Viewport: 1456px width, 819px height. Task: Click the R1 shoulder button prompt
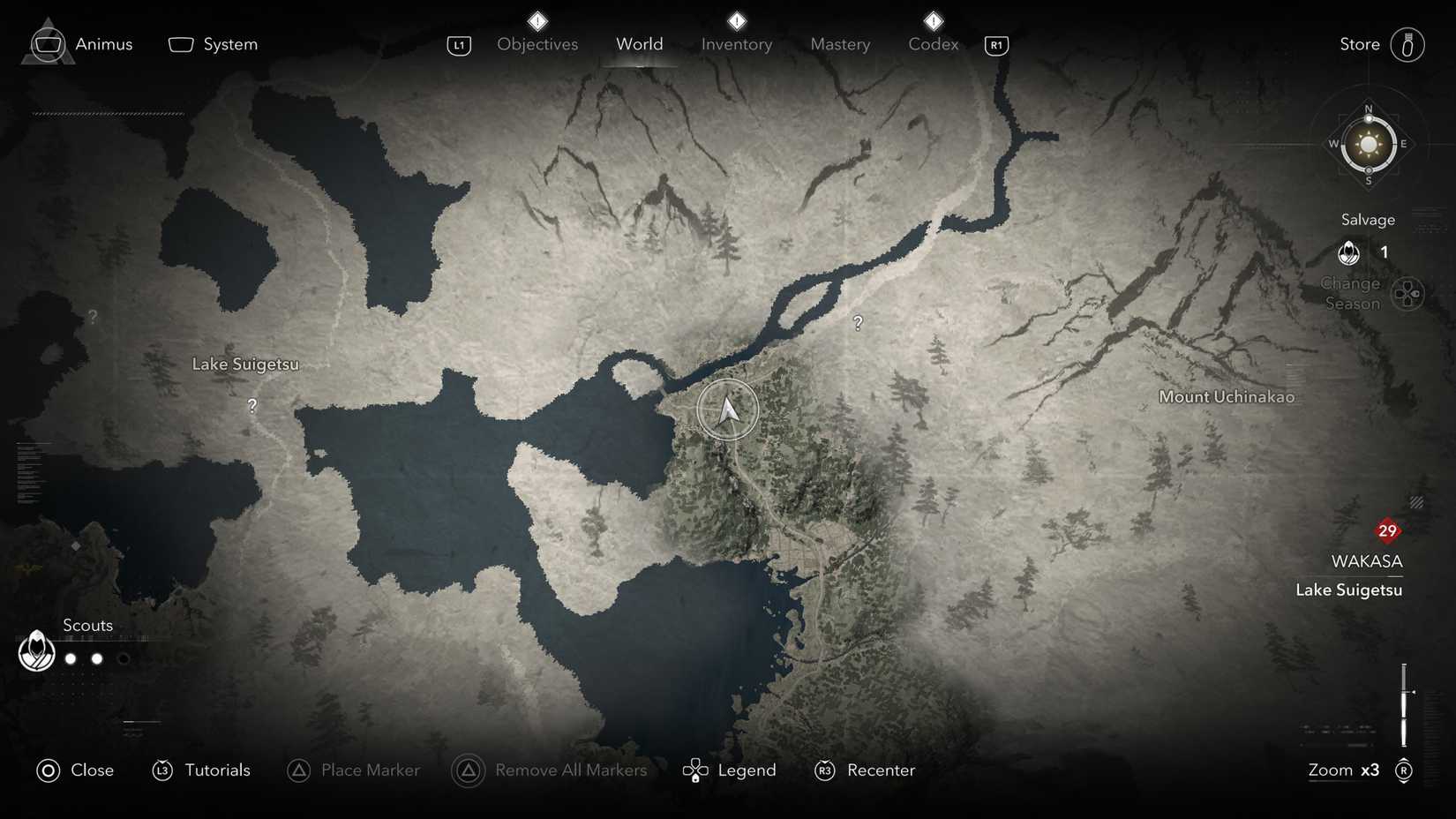[x=995, y=45]
